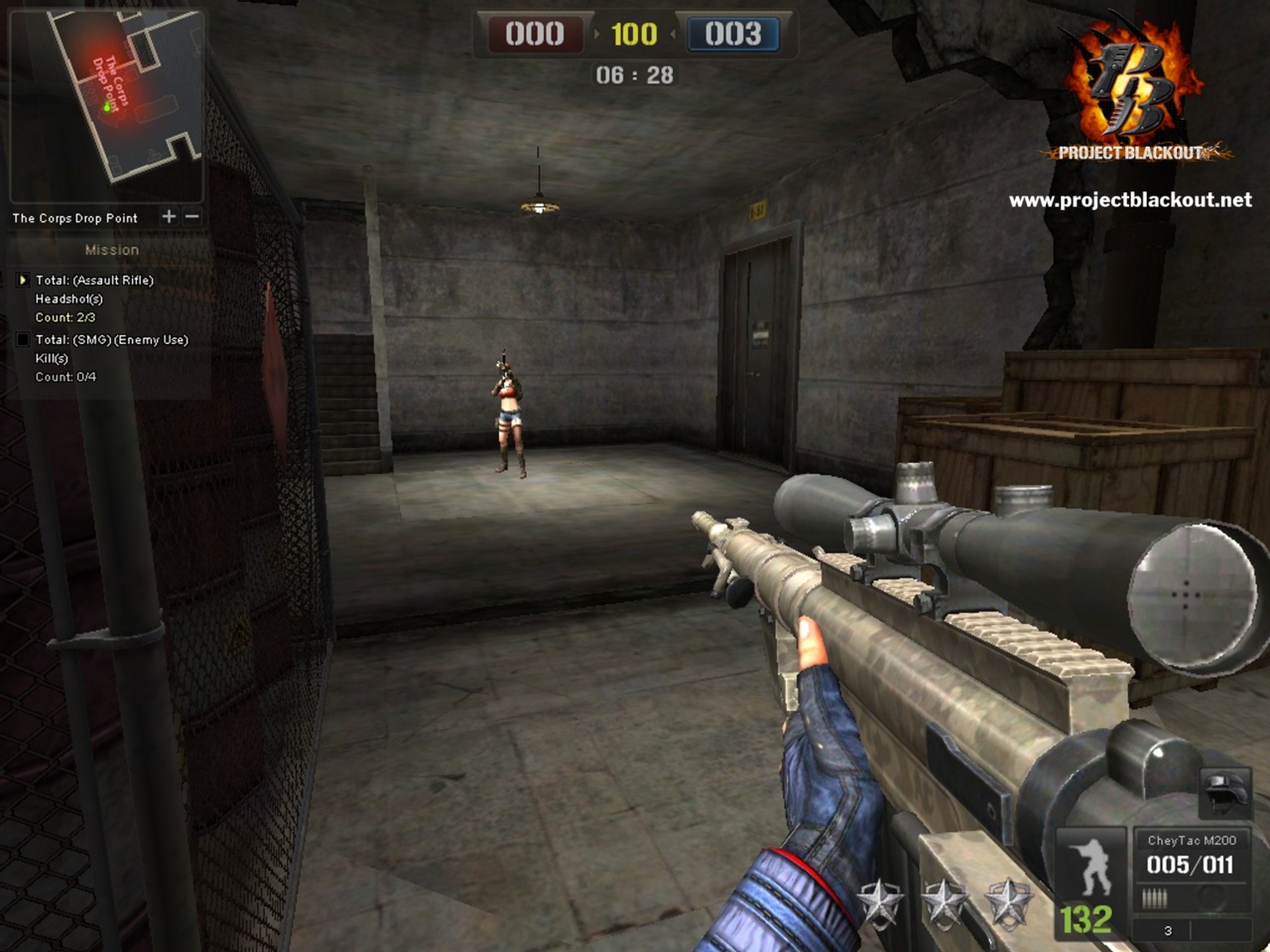This screenshot has height=952, width=1270.
Task: Select The Corps Drop Point map label
Action: pyautogui.click(x=73, y=218)
